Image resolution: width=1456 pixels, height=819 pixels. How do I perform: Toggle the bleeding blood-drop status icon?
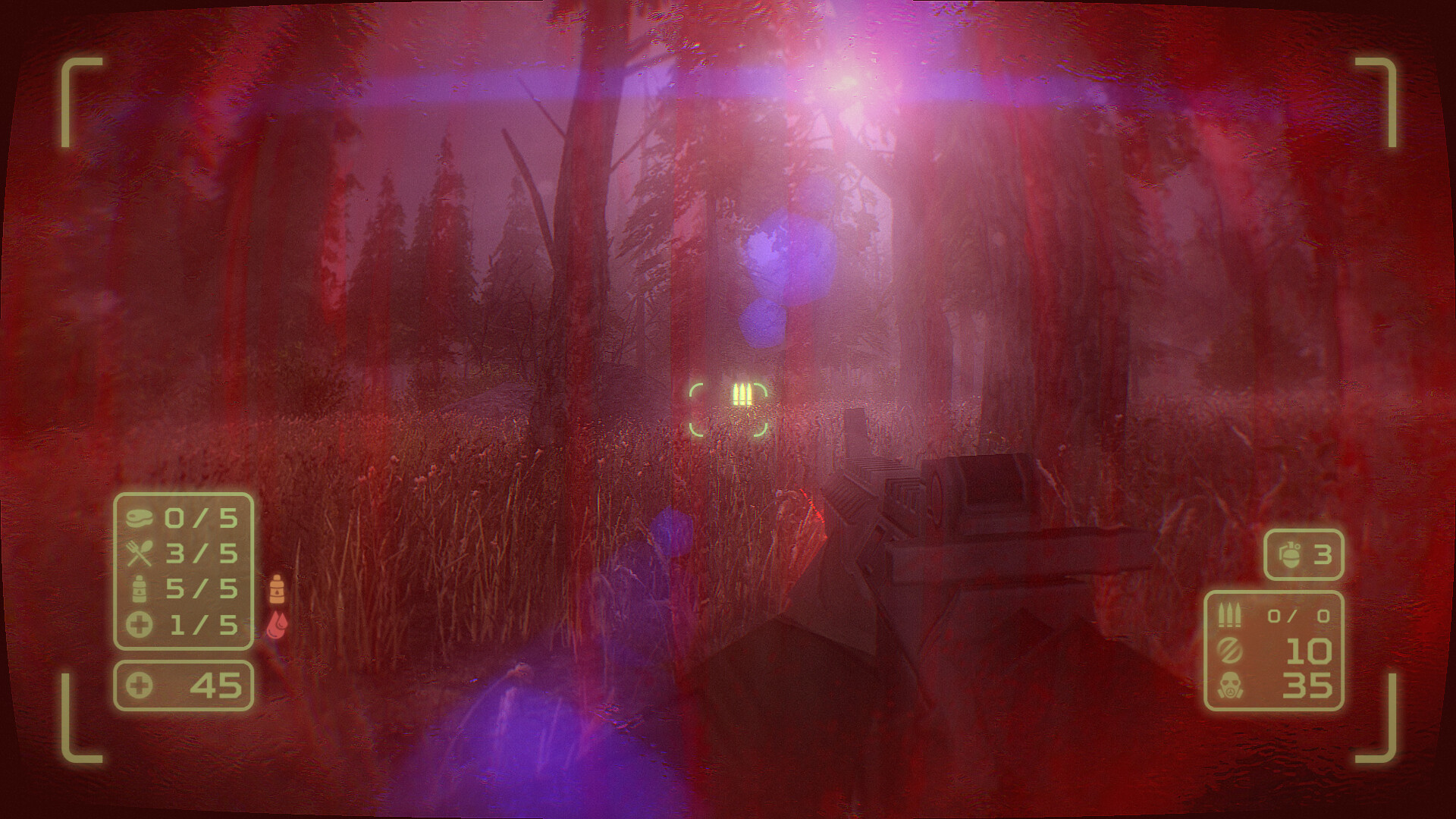[277, 623]
